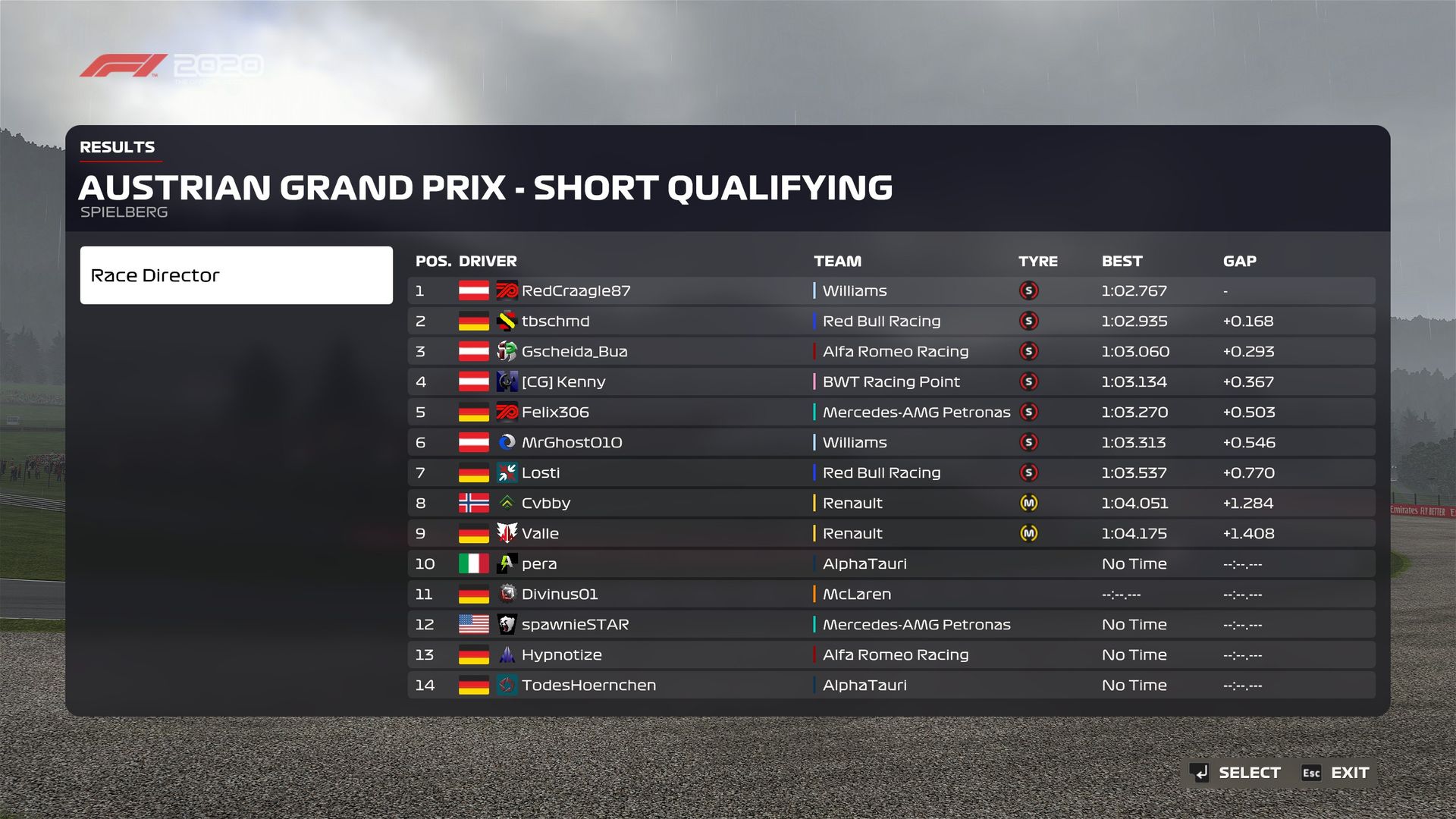The image size is (1456, 819).
Task: Choose TodesHoernchen's result row
Action: (x=588, y=686)
